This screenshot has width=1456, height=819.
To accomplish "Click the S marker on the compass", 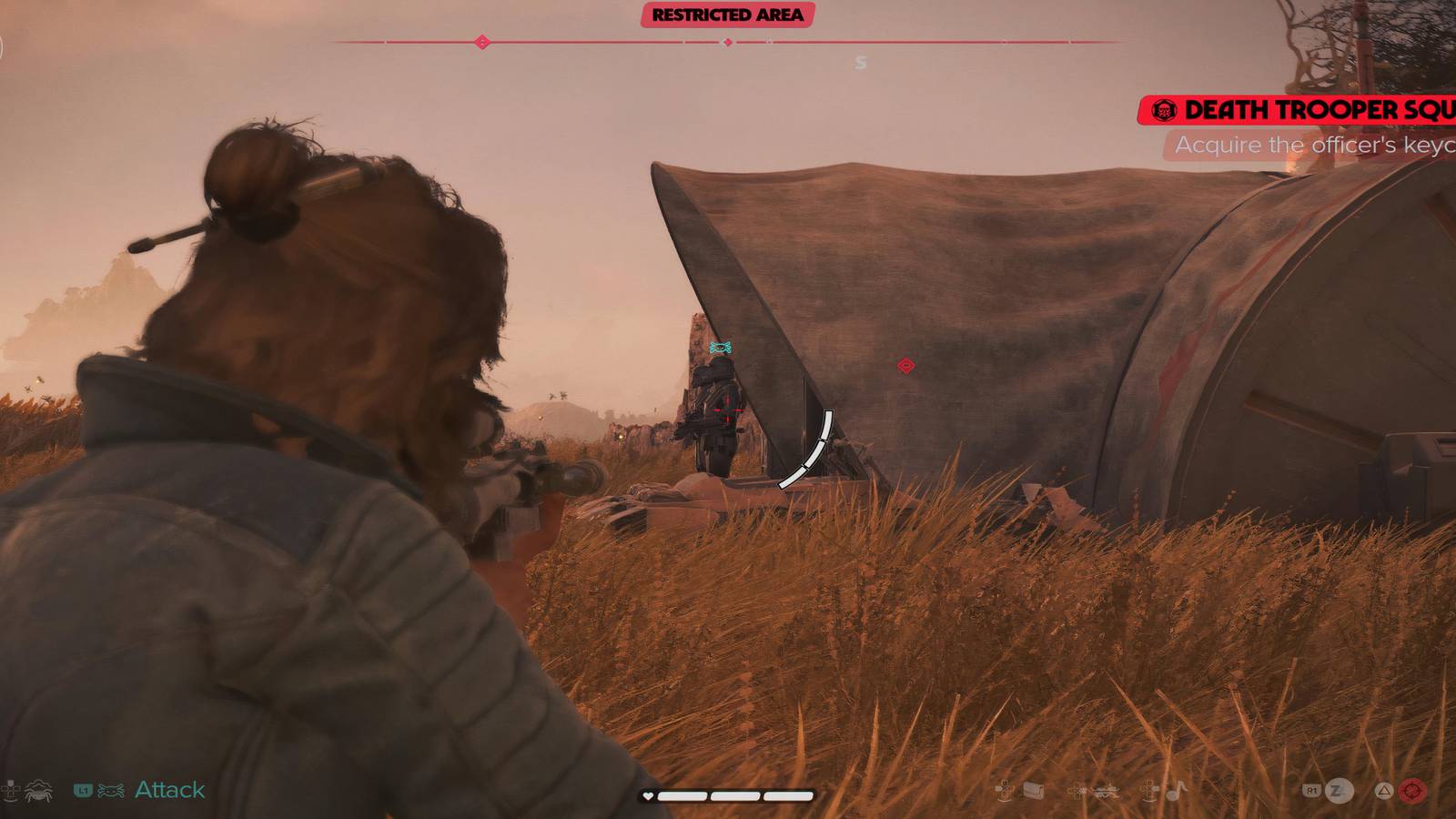I will pyautogui.click(x=859, y=61).
